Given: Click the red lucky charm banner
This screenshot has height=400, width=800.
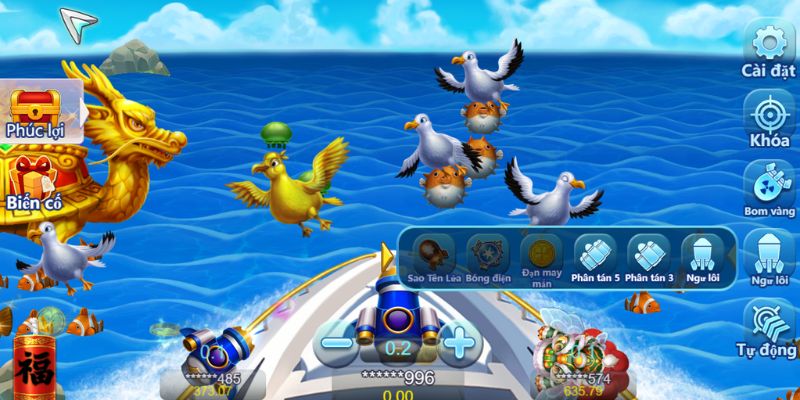Looking at the screenshot, I should click(35, 367).
